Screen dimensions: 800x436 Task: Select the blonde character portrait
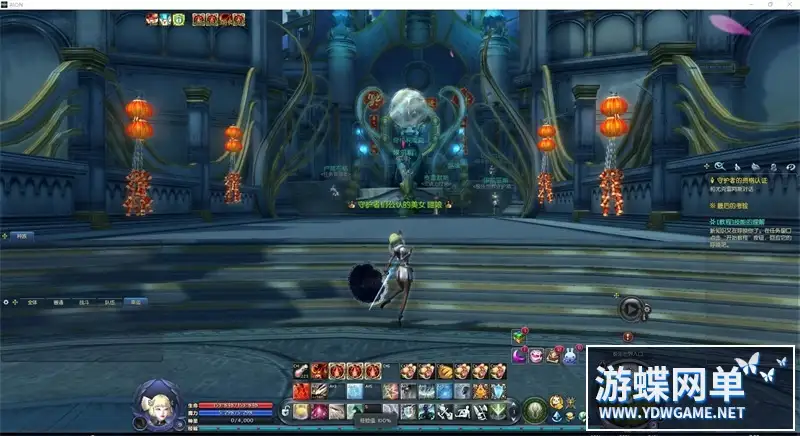(155, 401)
